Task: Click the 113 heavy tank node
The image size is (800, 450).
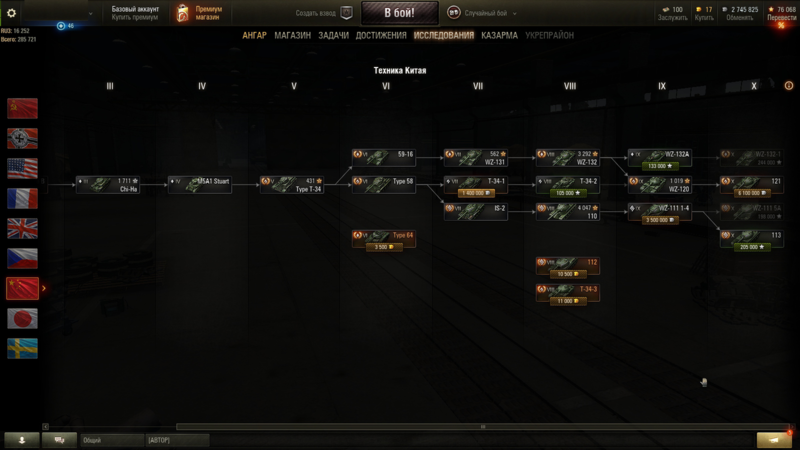Action: pos(752,240)
